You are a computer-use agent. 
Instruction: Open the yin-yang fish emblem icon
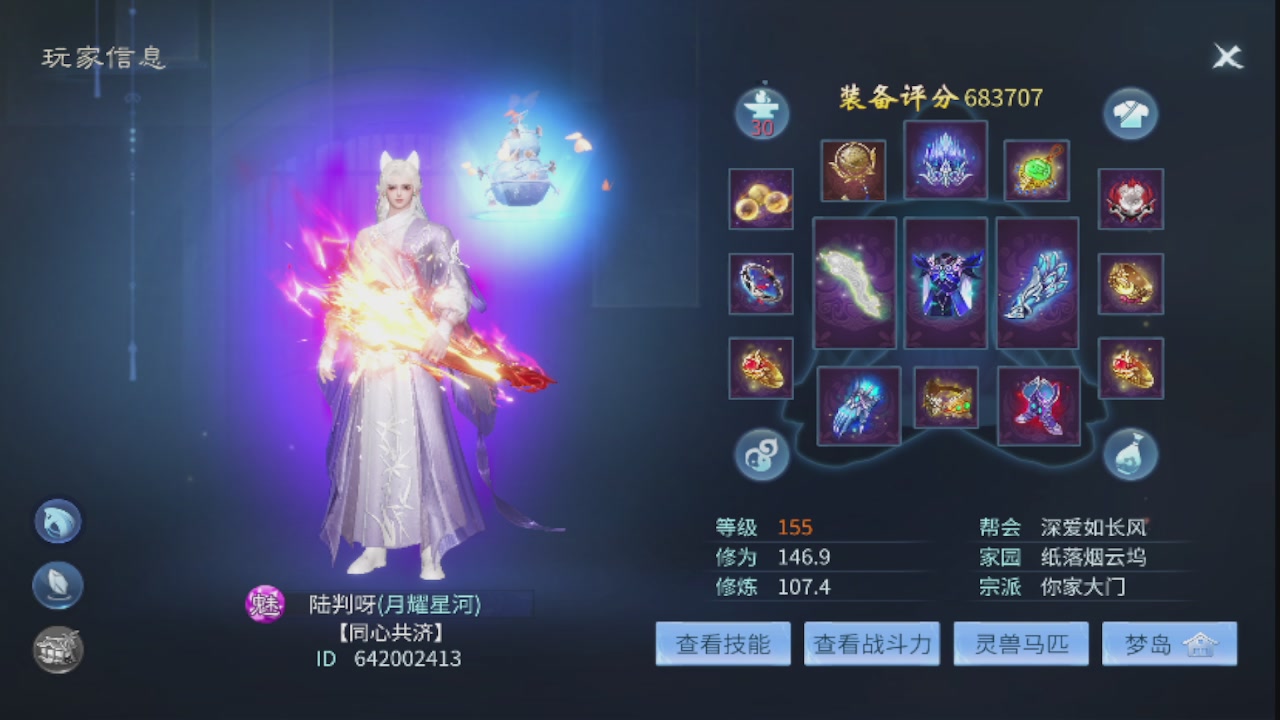(761, 453)
